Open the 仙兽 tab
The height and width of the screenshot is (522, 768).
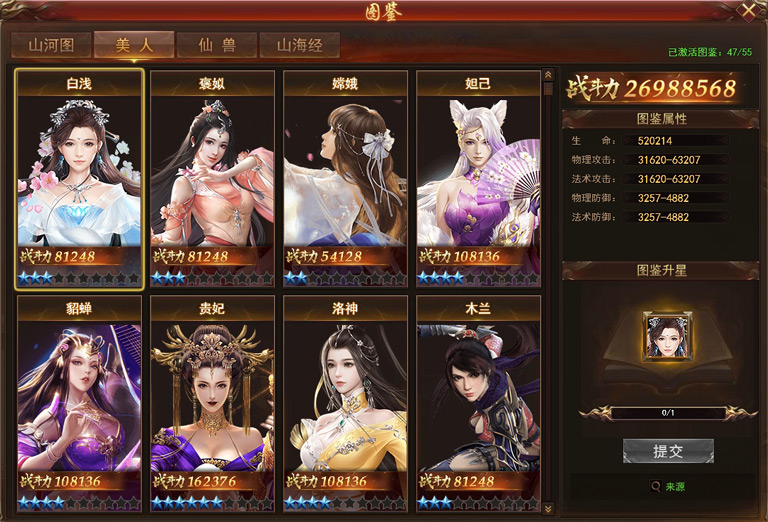(x=216, y=45)
